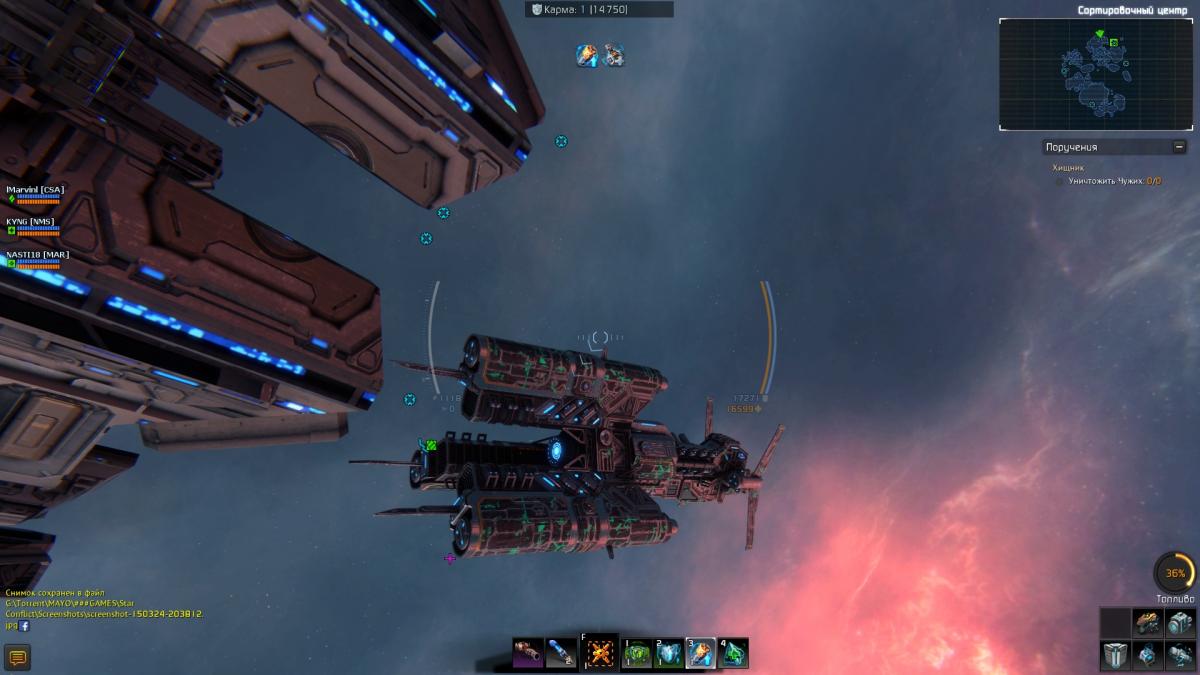Activate the blue shield module in slot 2
This screenshot has height=675, width=1200.
click(669, 654)
